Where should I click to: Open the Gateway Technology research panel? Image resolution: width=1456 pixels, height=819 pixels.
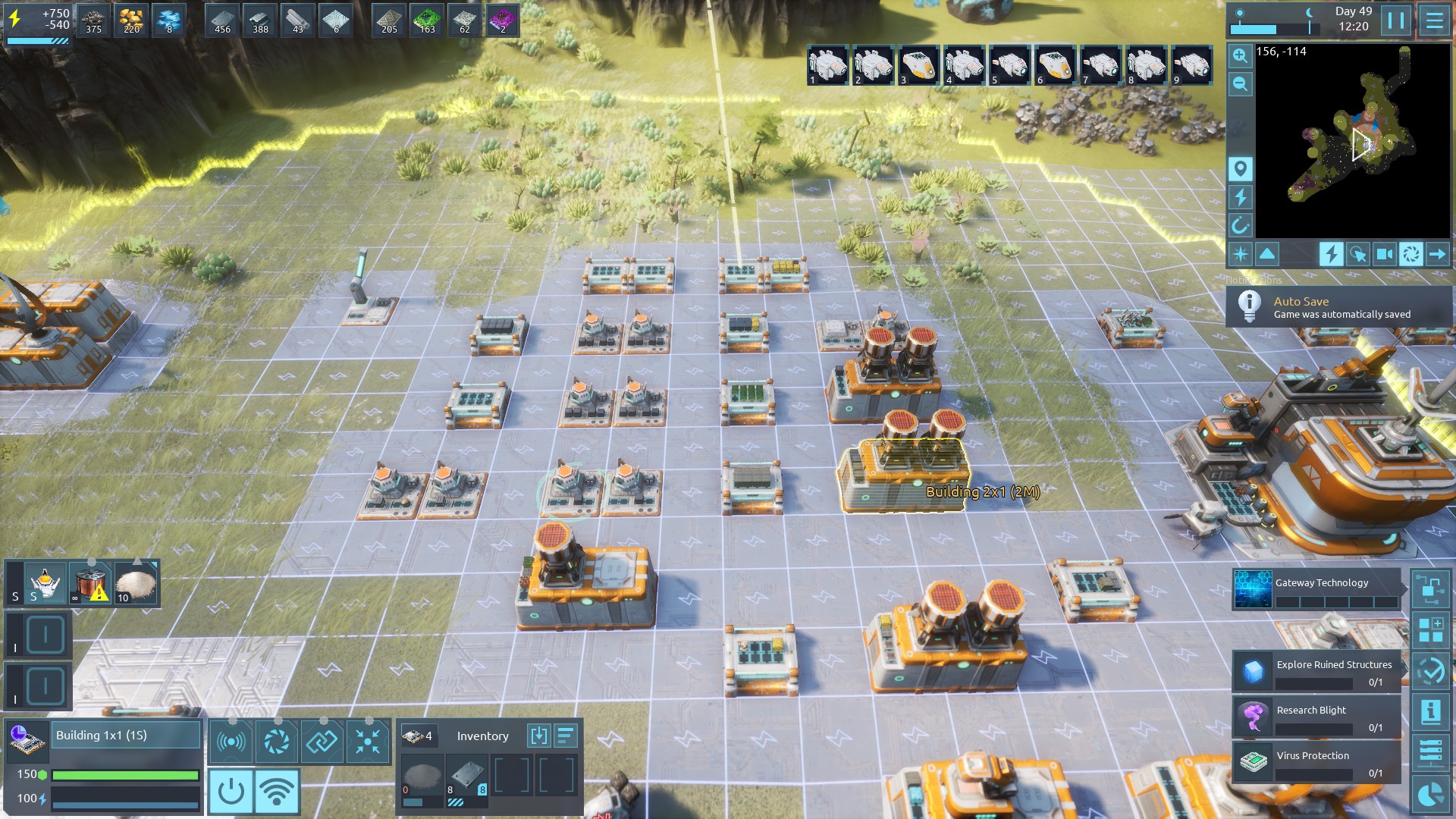tap(1316, 590)
